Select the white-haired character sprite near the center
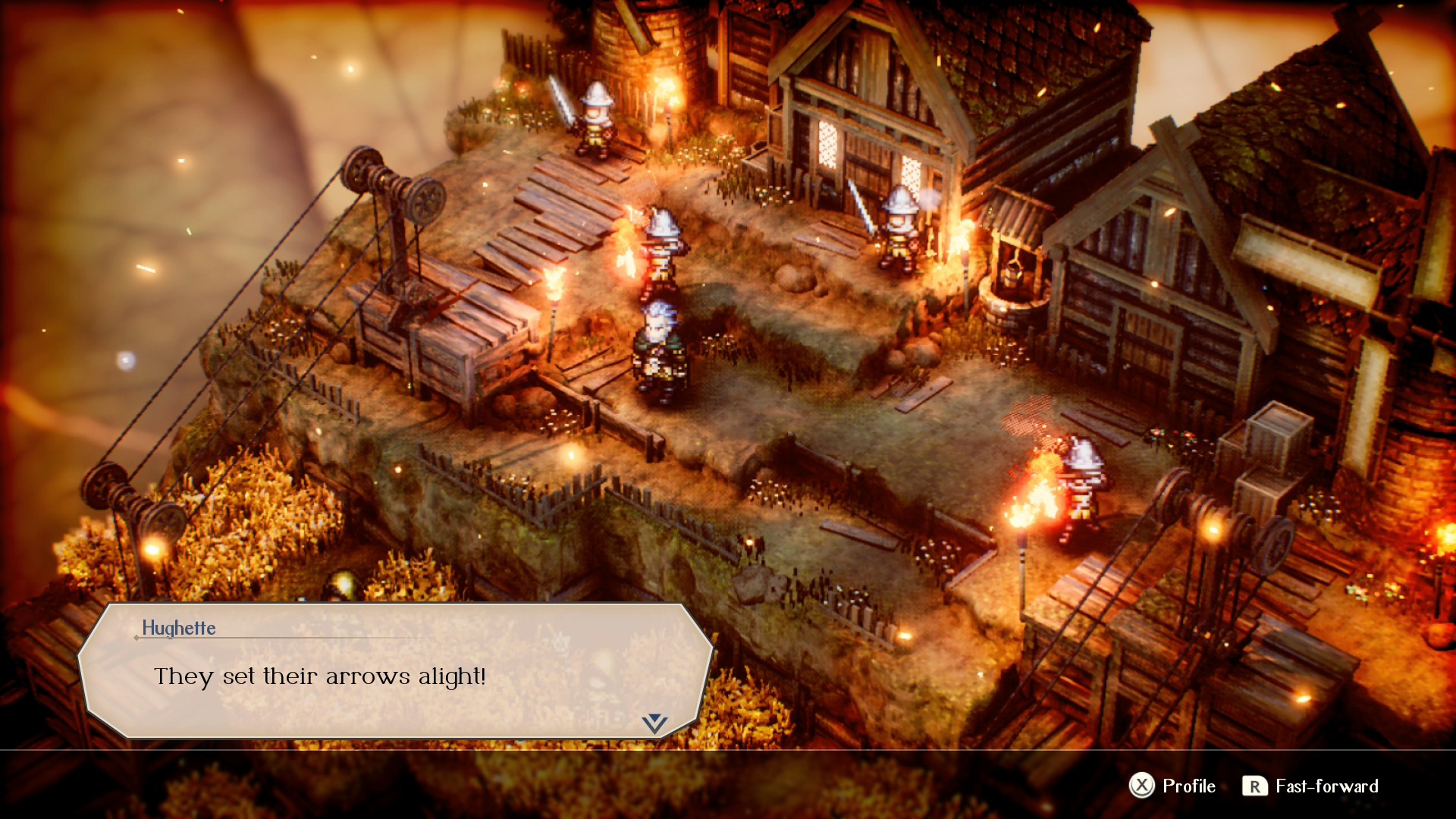This screenshot has width=1456, height=819. click(x=658, y=341)
